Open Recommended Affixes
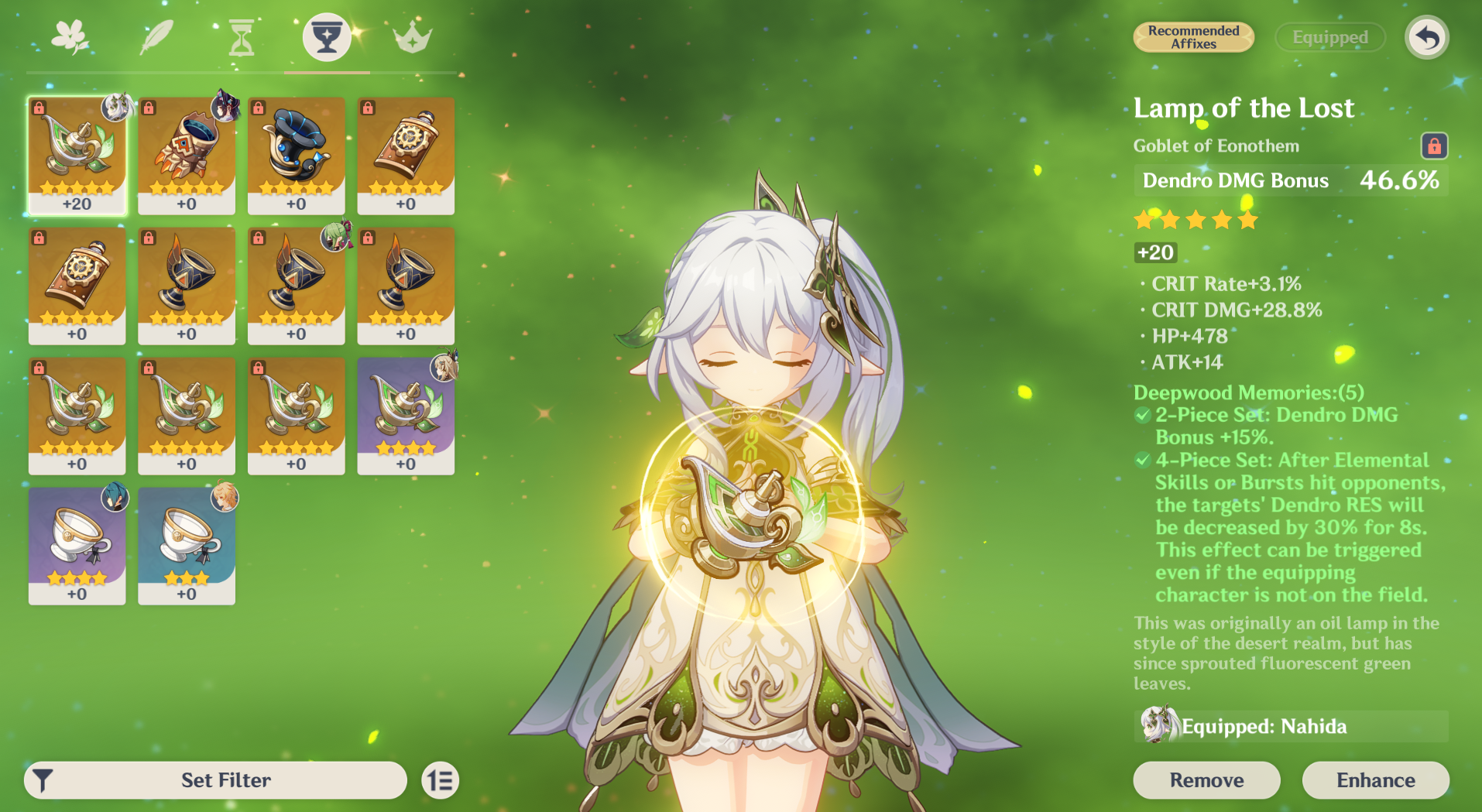This screenshot has width=1482, height=812. [x=1193, y=37]
